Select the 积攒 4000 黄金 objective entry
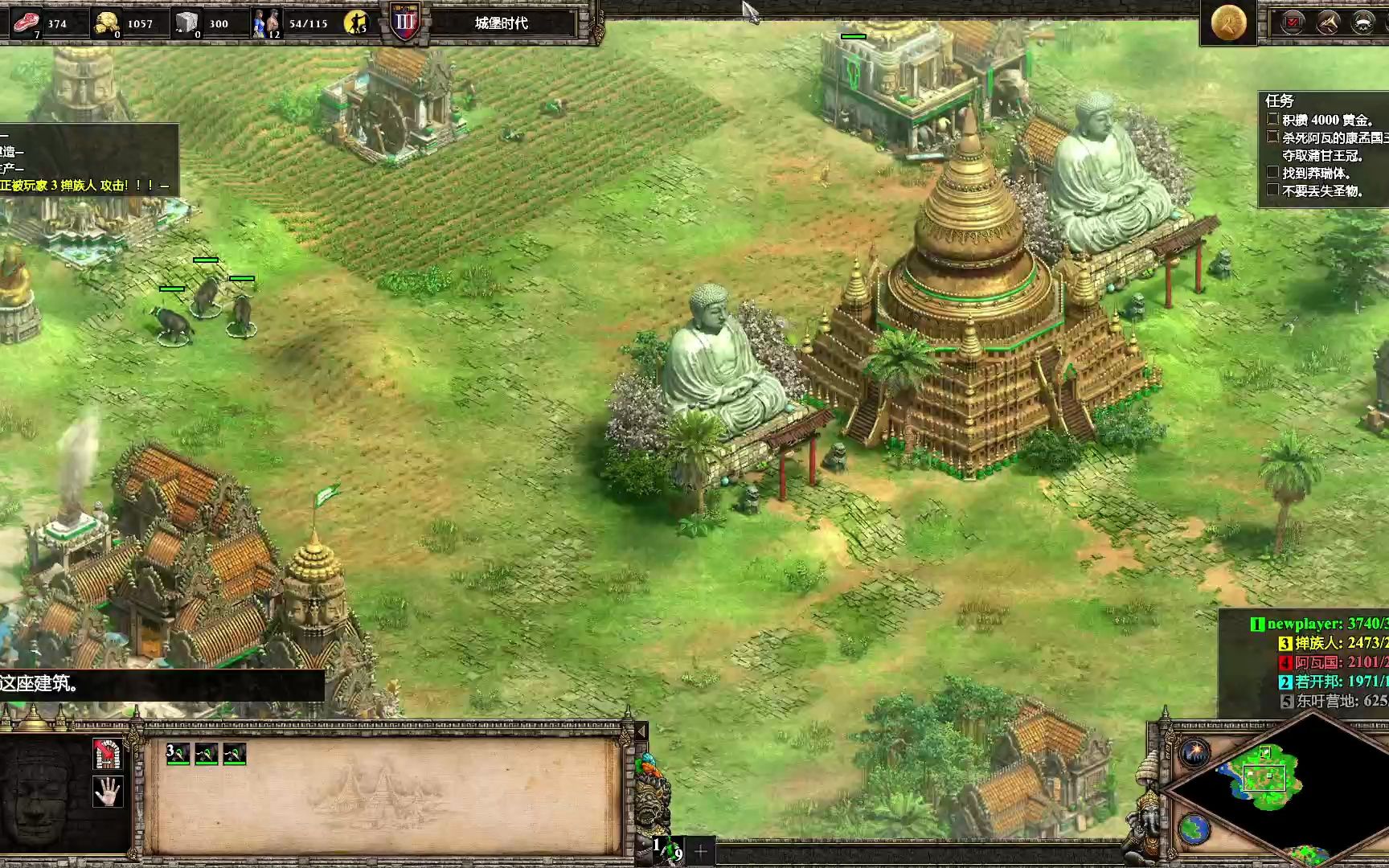The image size is (1389, 868). tap(1326, 120)
